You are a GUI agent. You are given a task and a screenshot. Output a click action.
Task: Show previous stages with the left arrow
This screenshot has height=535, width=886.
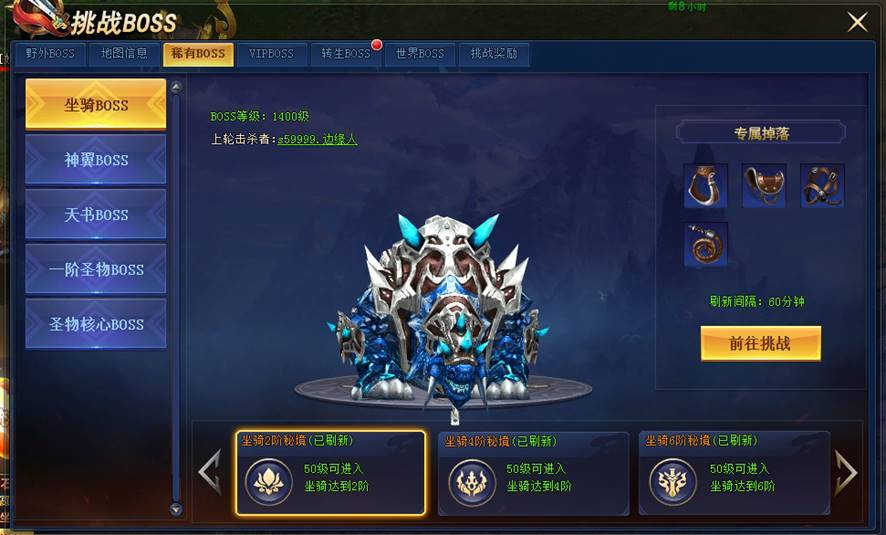tap(210, 472)
